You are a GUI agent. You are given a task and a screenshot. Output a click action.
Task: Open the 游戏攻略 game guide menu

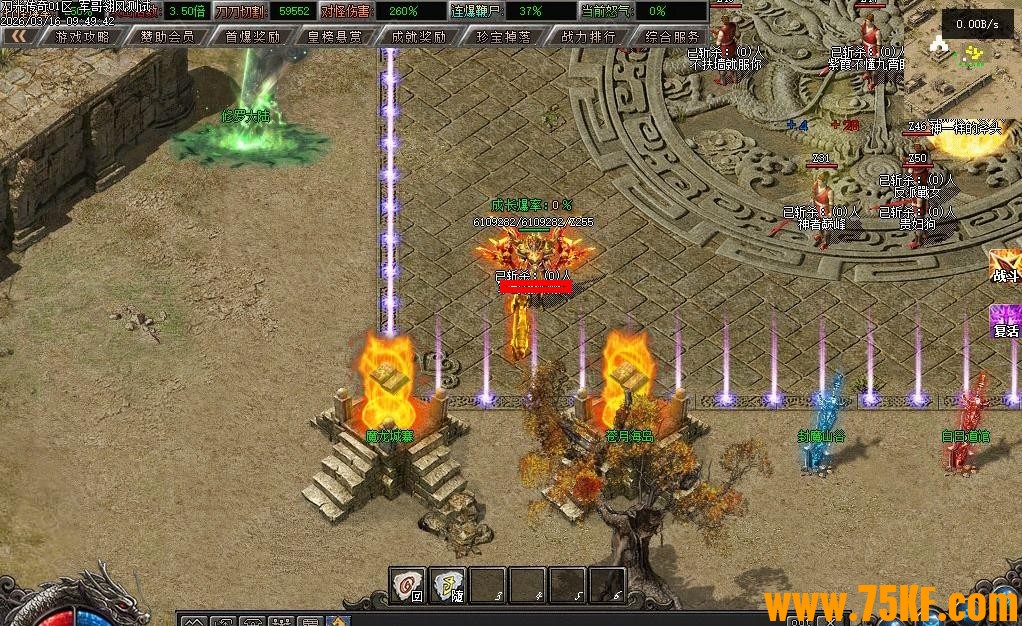(83, 36)
